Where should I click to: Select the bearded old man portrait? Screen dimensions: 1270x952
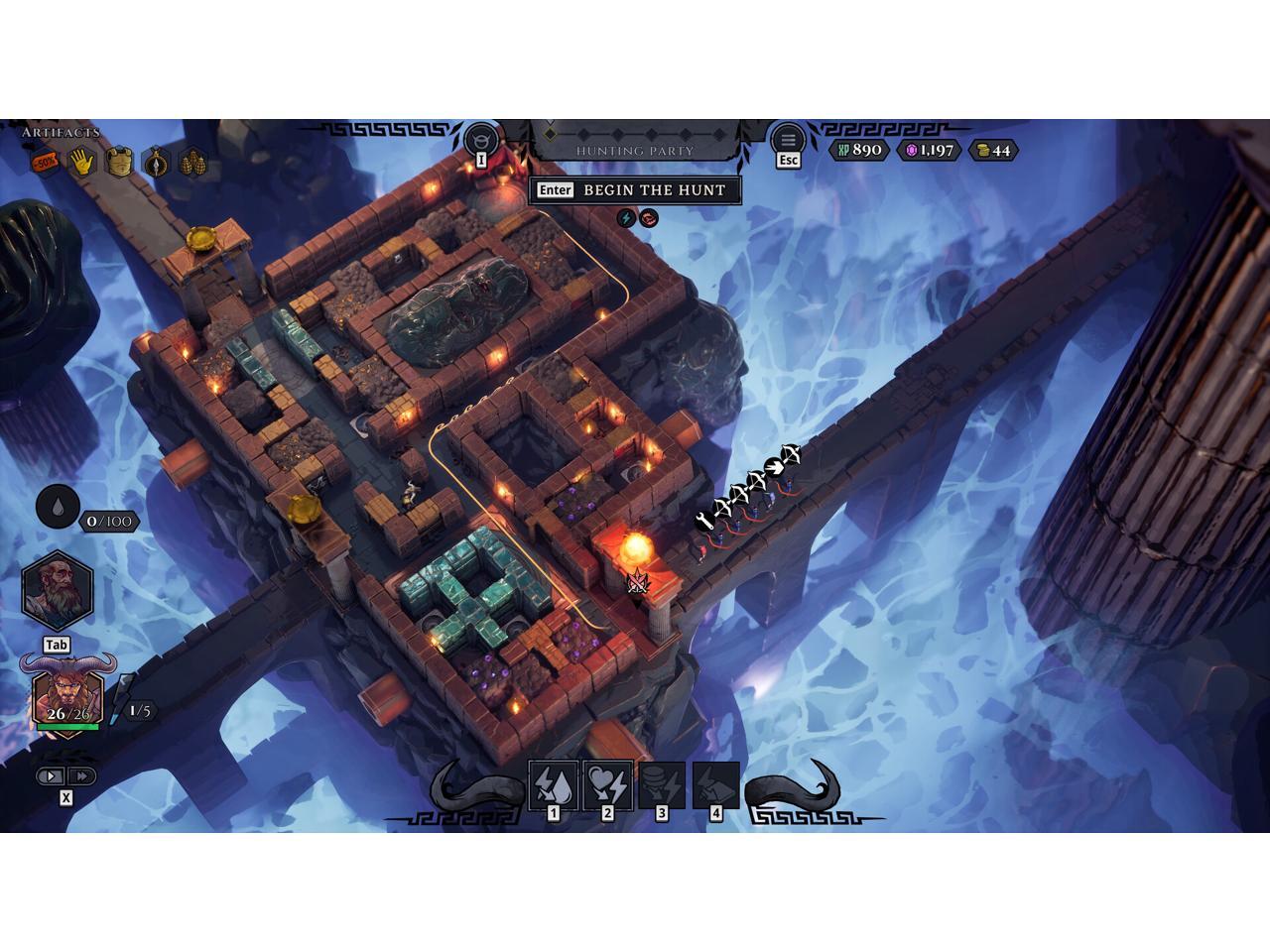[58, 590]
